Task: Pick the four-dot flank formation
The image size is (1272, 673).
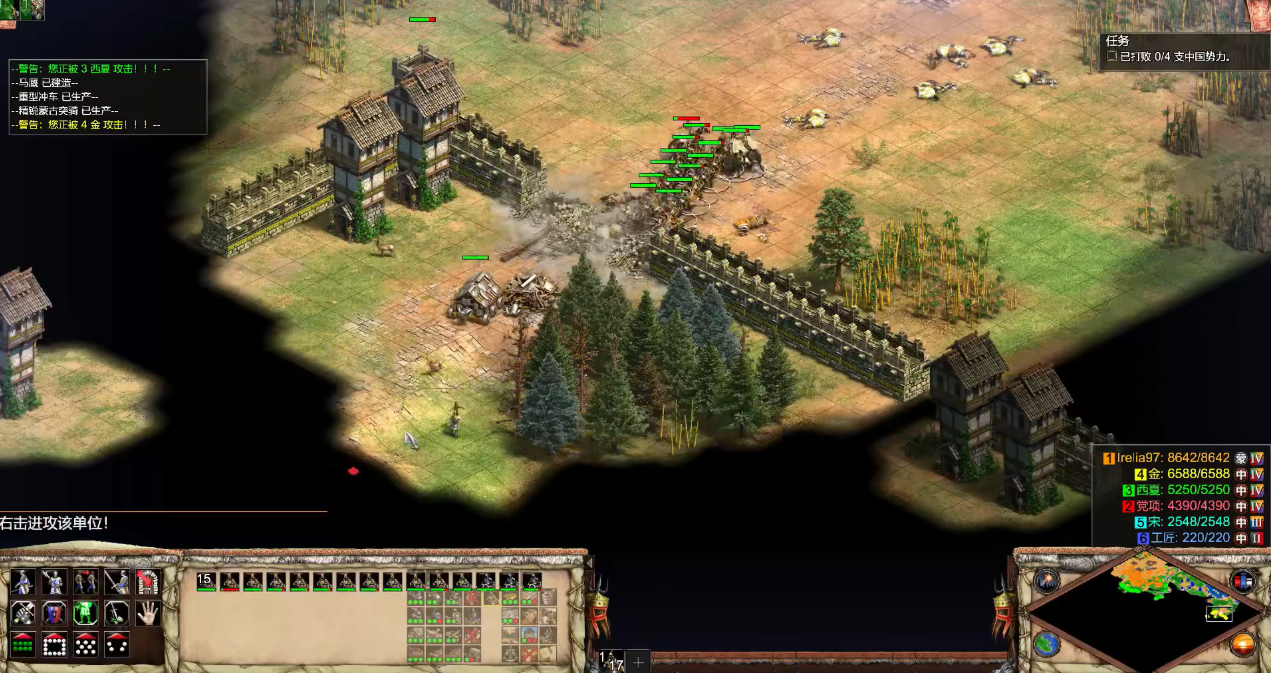Action: tap(117, 645)
